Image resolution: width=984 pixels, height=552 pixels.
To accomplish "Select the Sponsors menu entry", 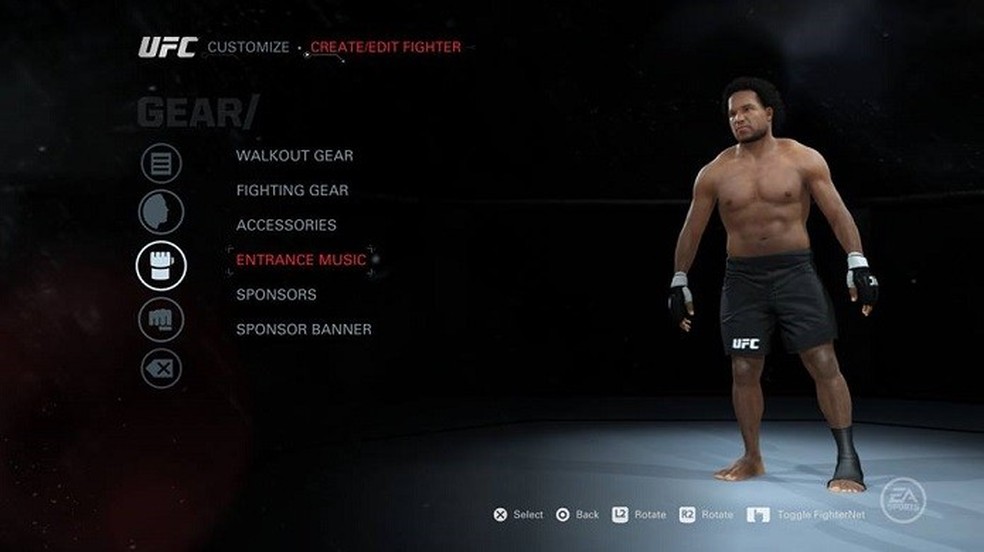I will (276, 295).
